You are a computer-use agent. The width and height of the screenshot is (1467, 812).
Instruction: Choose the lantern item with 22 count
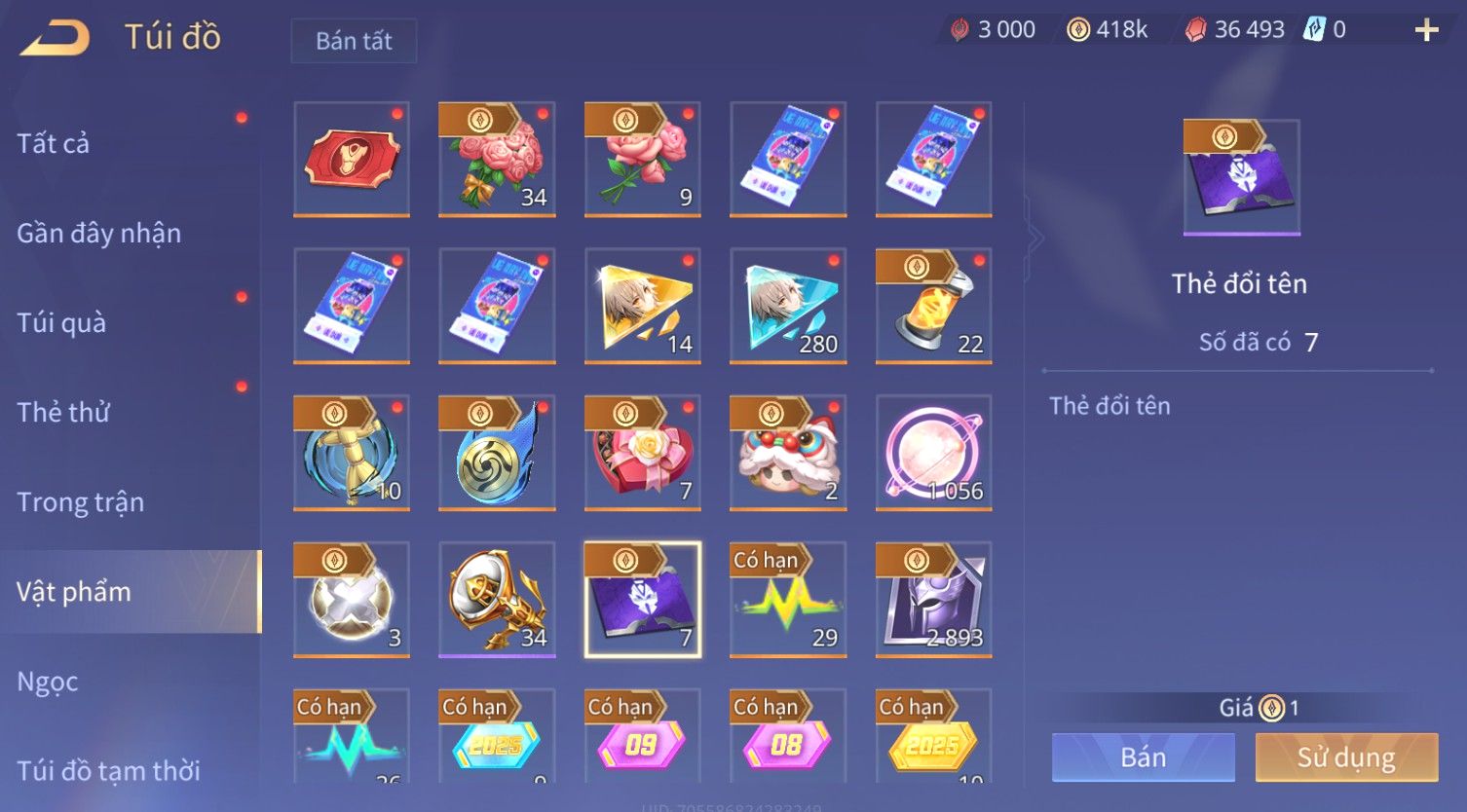pyautogui.click(x=933, y=306)
